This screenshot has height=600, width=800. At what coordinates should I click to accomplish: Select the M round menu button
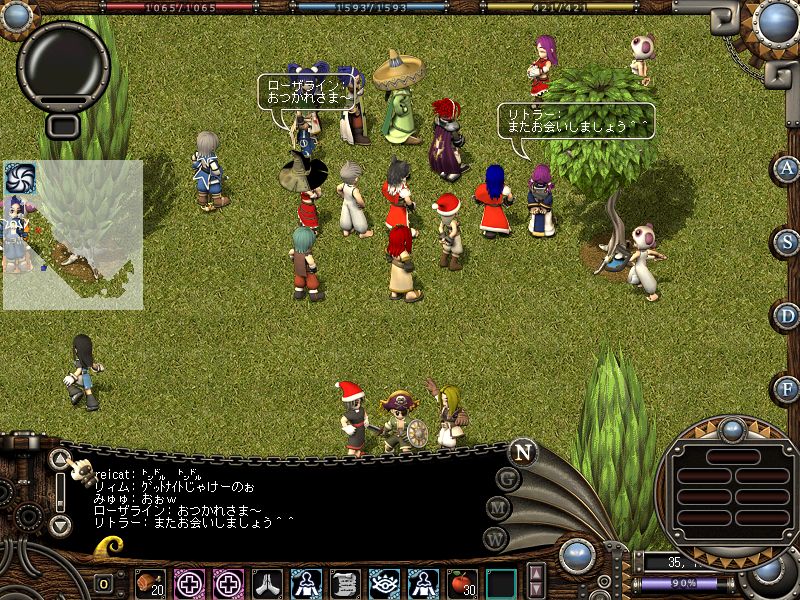tap(499, 507)
